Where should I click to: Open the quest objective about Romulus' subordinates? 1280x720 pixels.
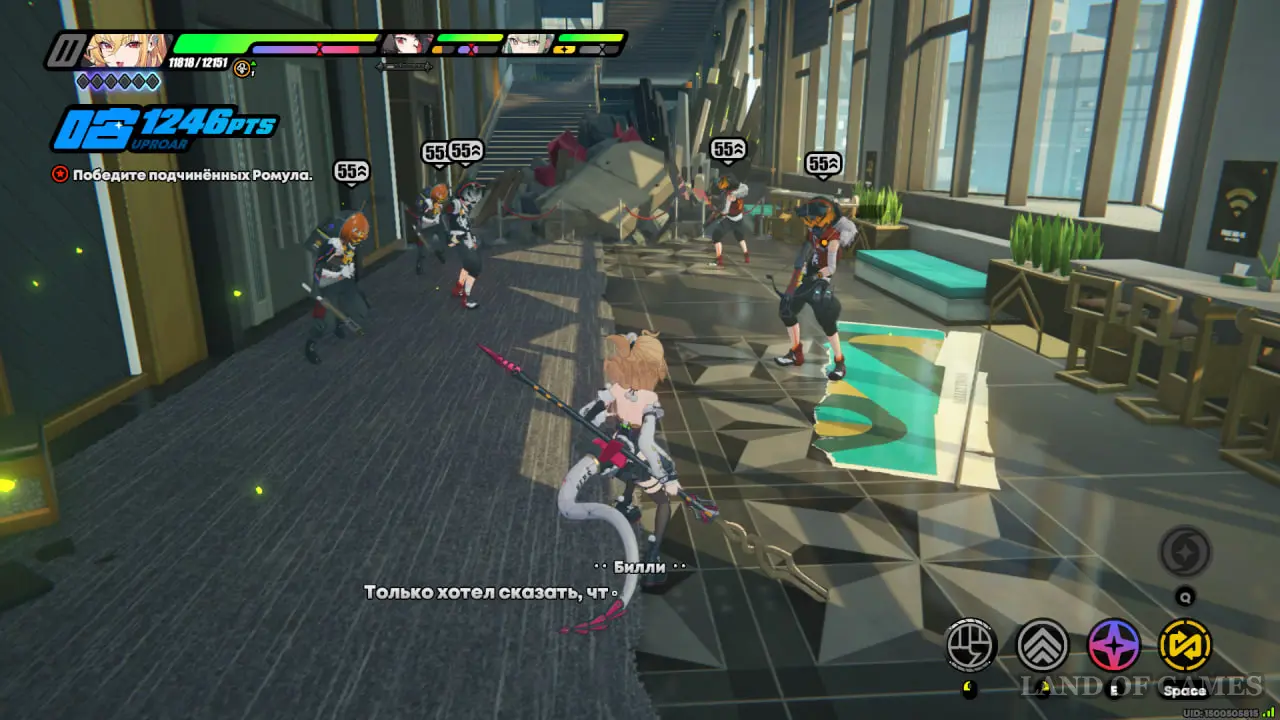click(183, 174)
